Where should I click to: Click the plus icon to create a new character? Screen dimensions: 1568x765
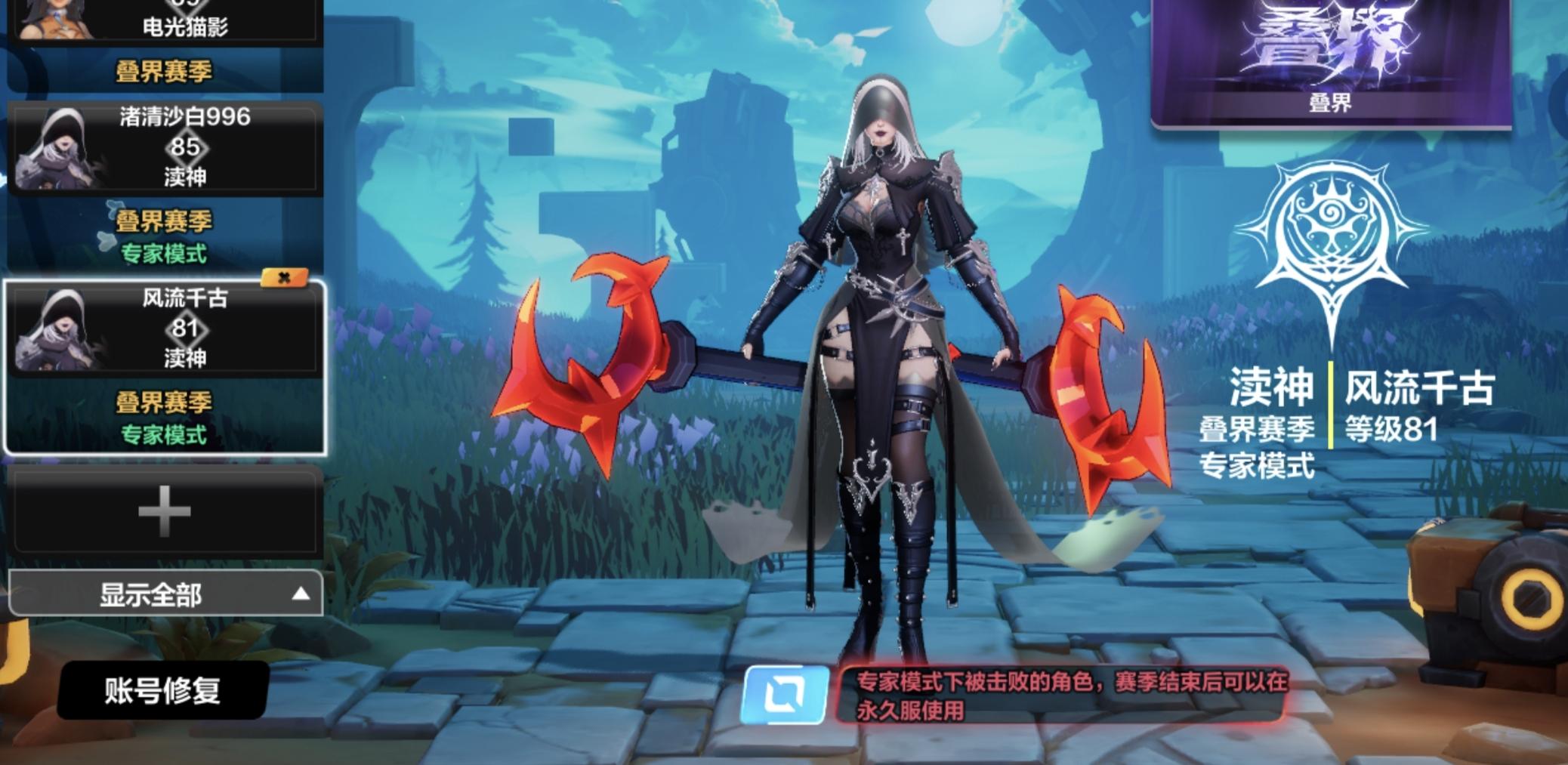(162, 514)
